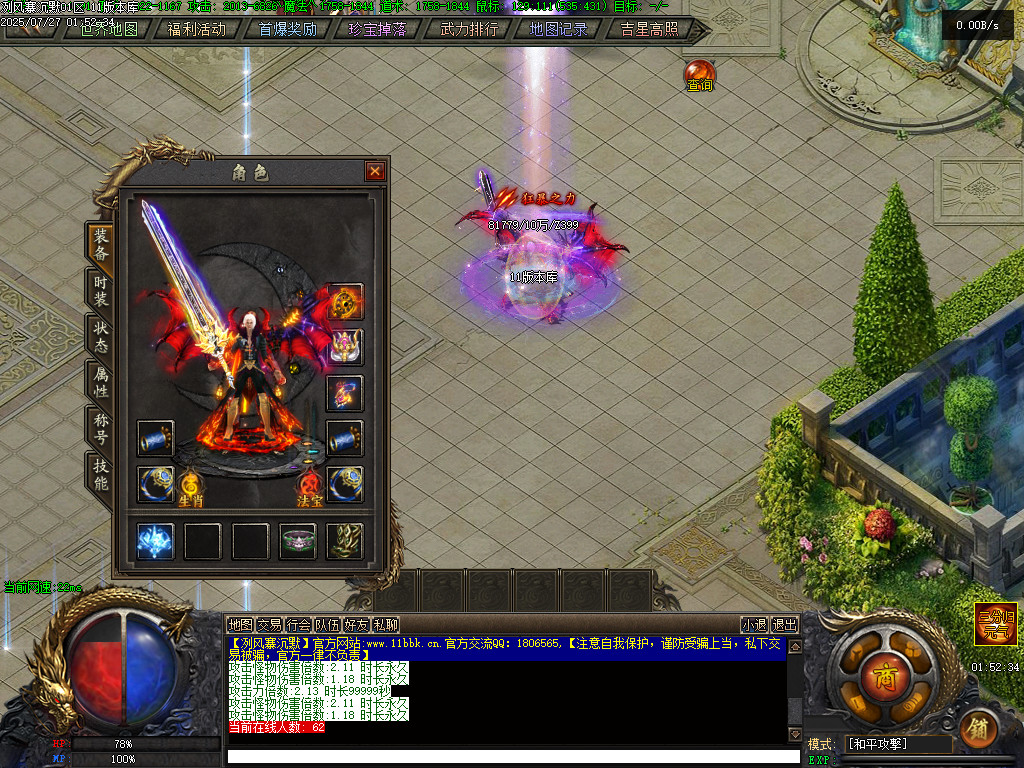The height and width of the screenshot is (768, 1024).
Task: Open the round 商 shop button
Action: (881, 673)
